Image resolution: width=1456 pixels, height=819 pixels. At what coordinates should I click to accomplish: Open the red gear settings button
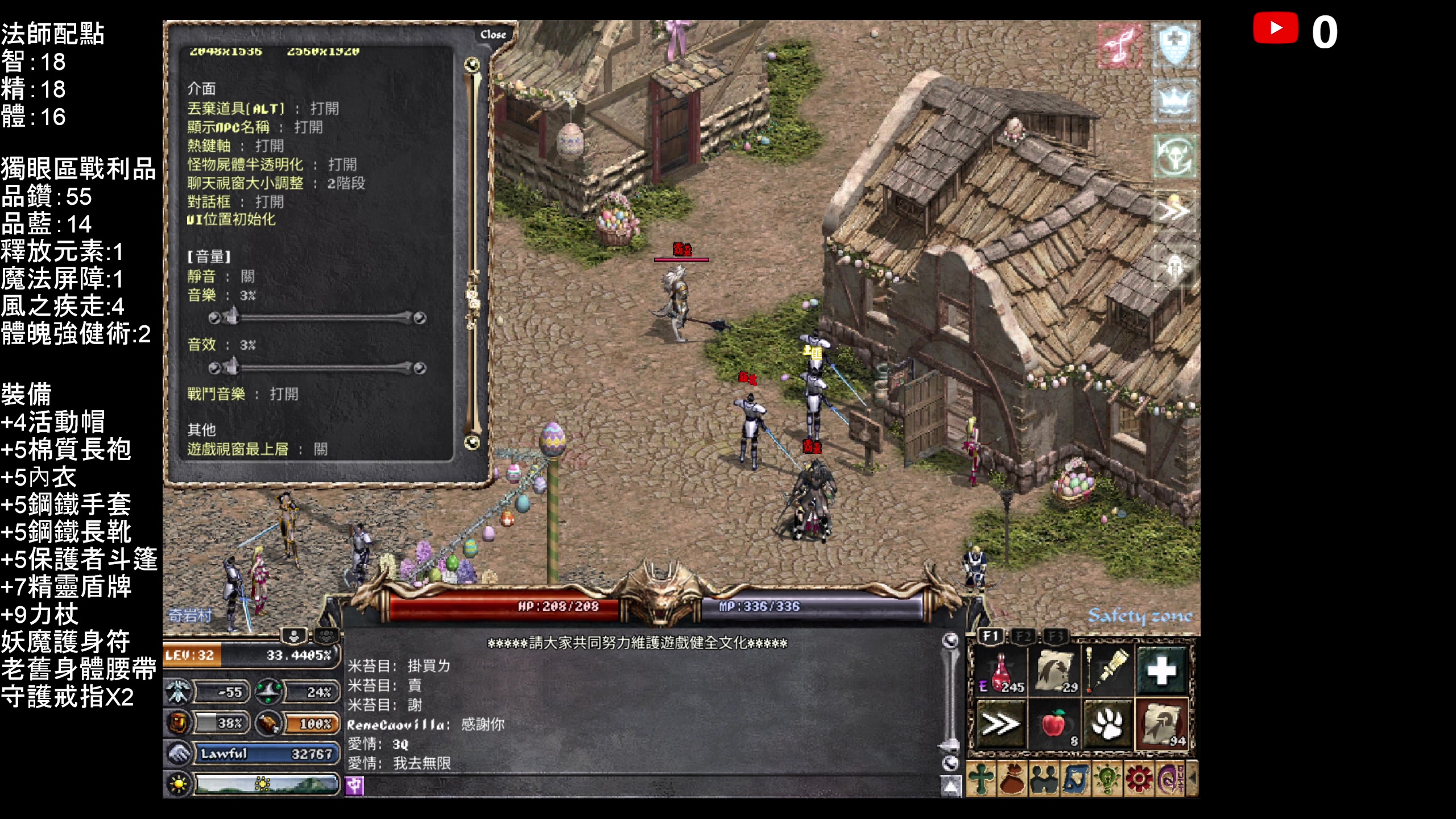1138,779
